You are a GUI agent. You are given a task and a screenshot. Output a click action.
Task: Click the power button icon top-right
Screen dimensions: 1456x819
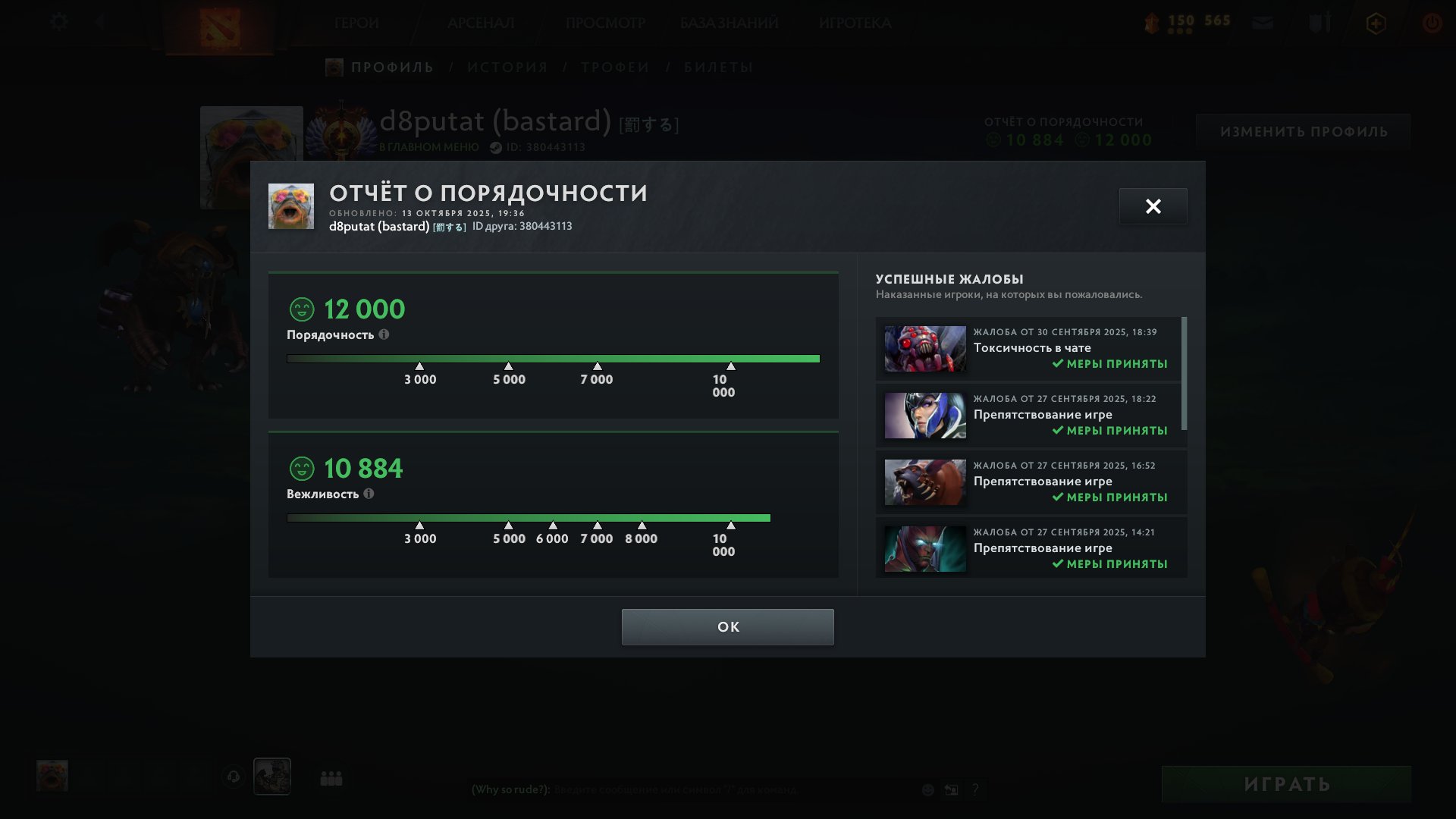[x=1432, y=23]
